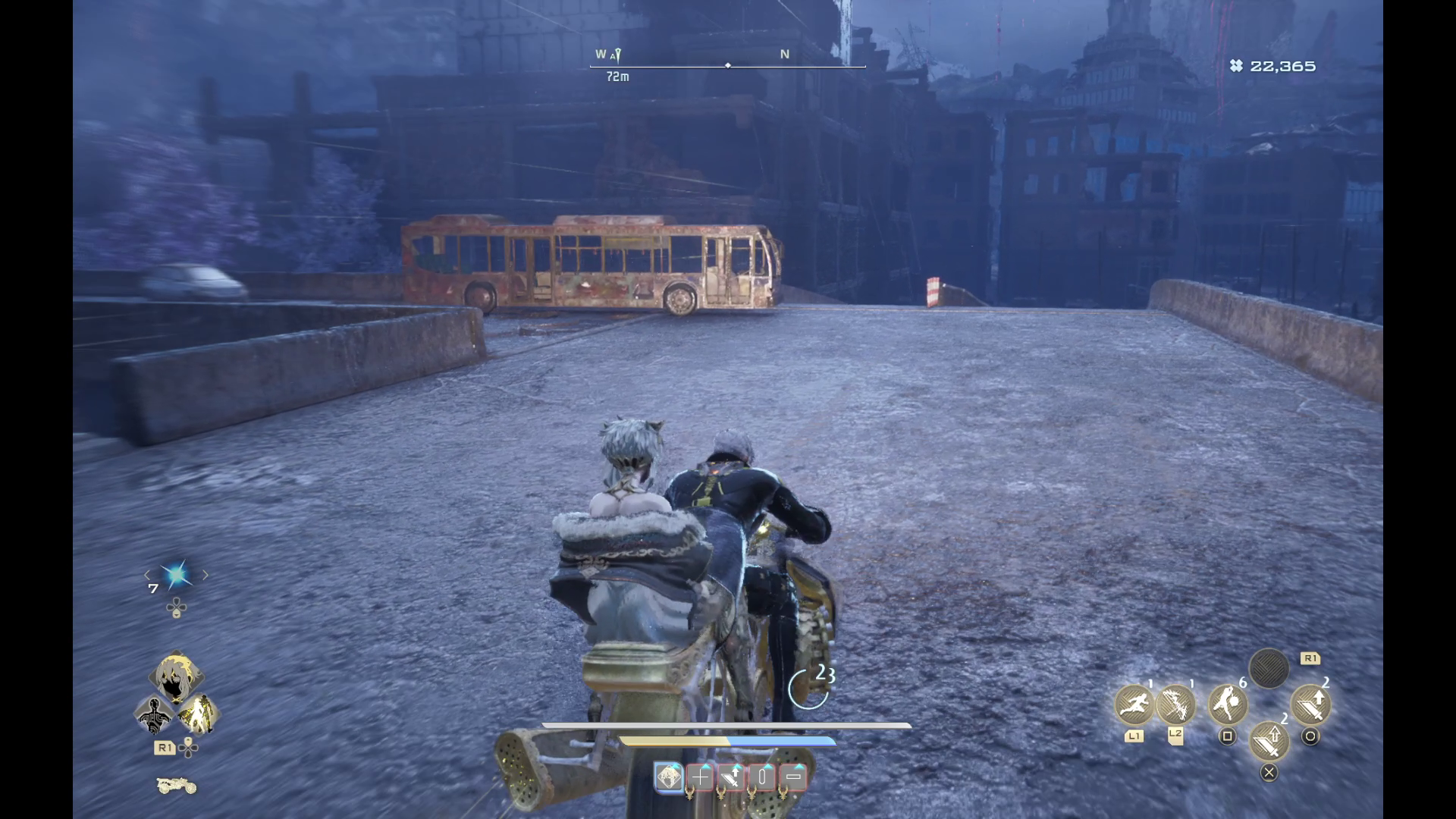Select the vertical capsule buff slot

pyautogui.click(x=763, y=777)
